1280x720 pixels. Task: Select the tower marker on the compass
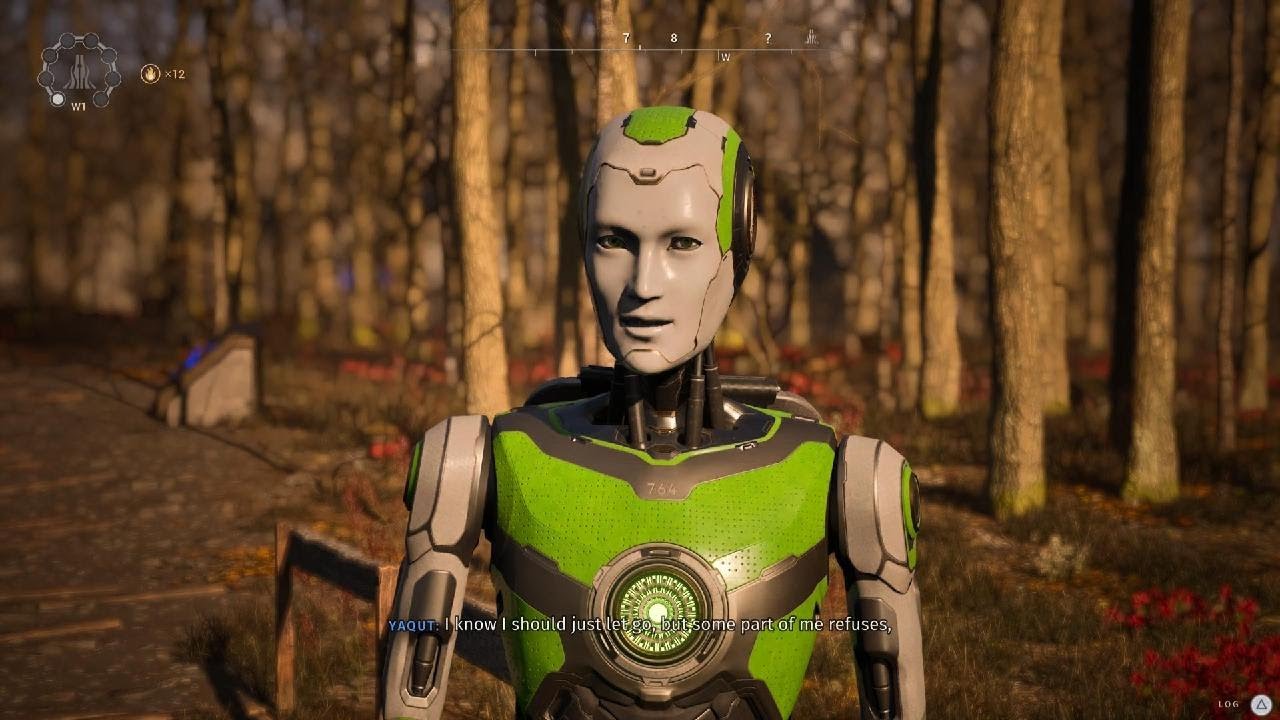(x=811, y=38)
